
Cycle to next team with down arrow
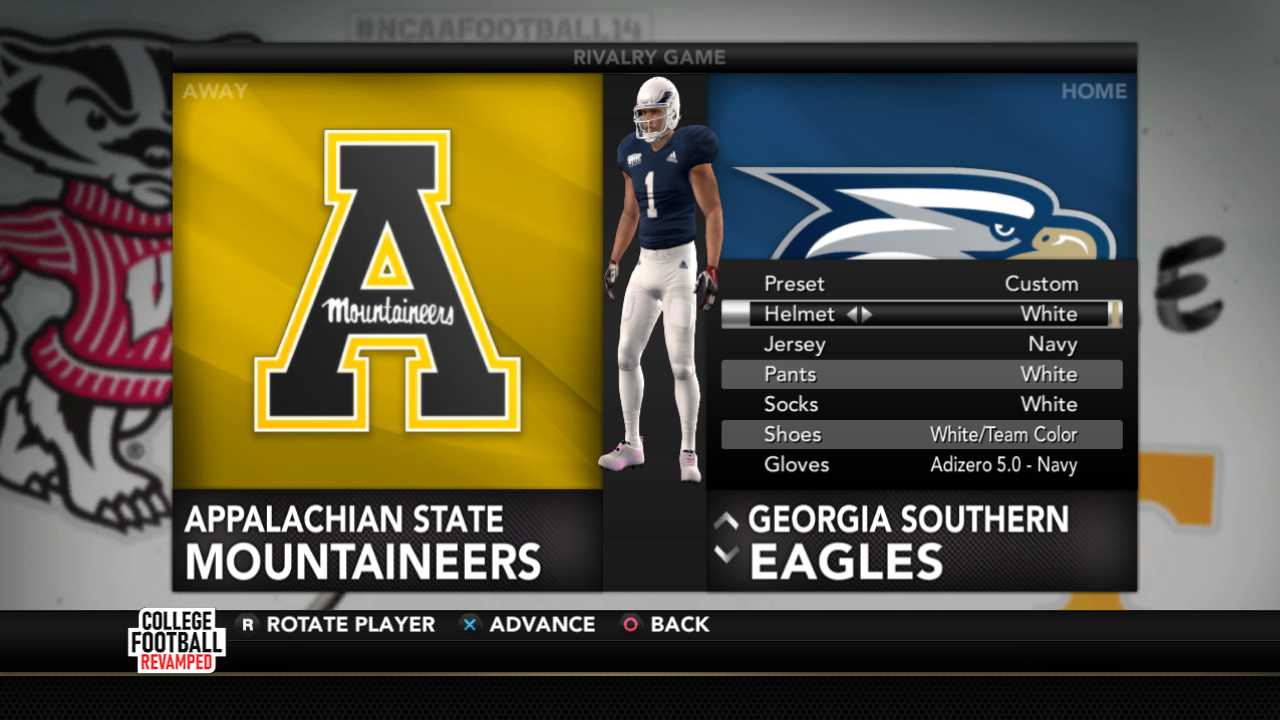click(x=727, y=553)
